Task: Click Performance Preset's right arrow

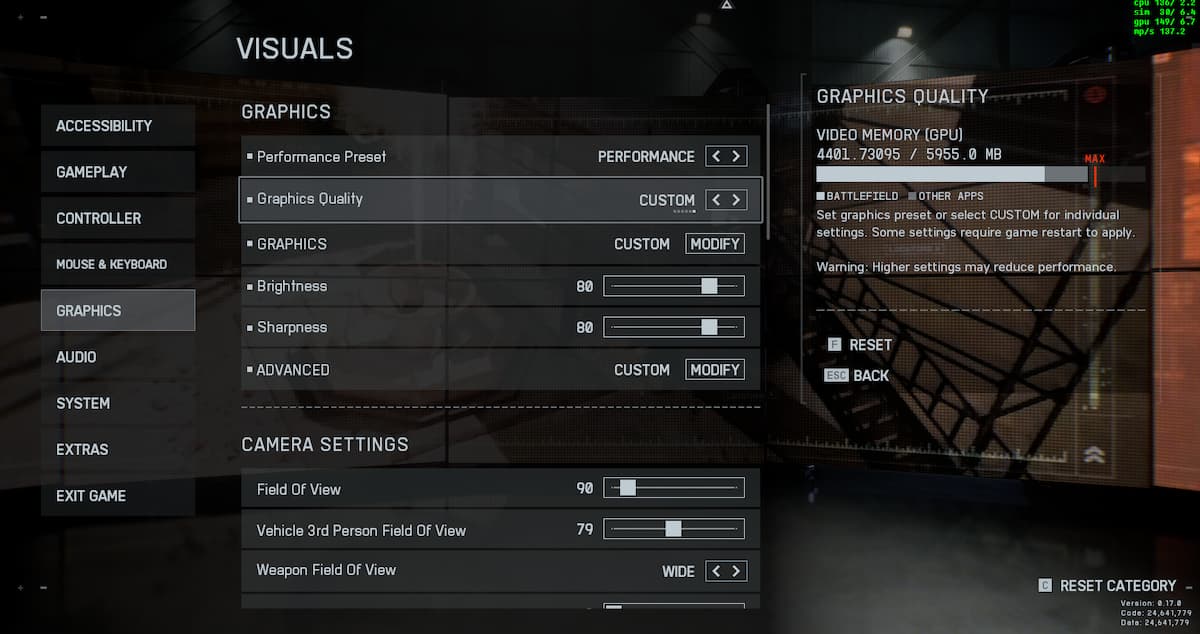Action: click(737, 156)
